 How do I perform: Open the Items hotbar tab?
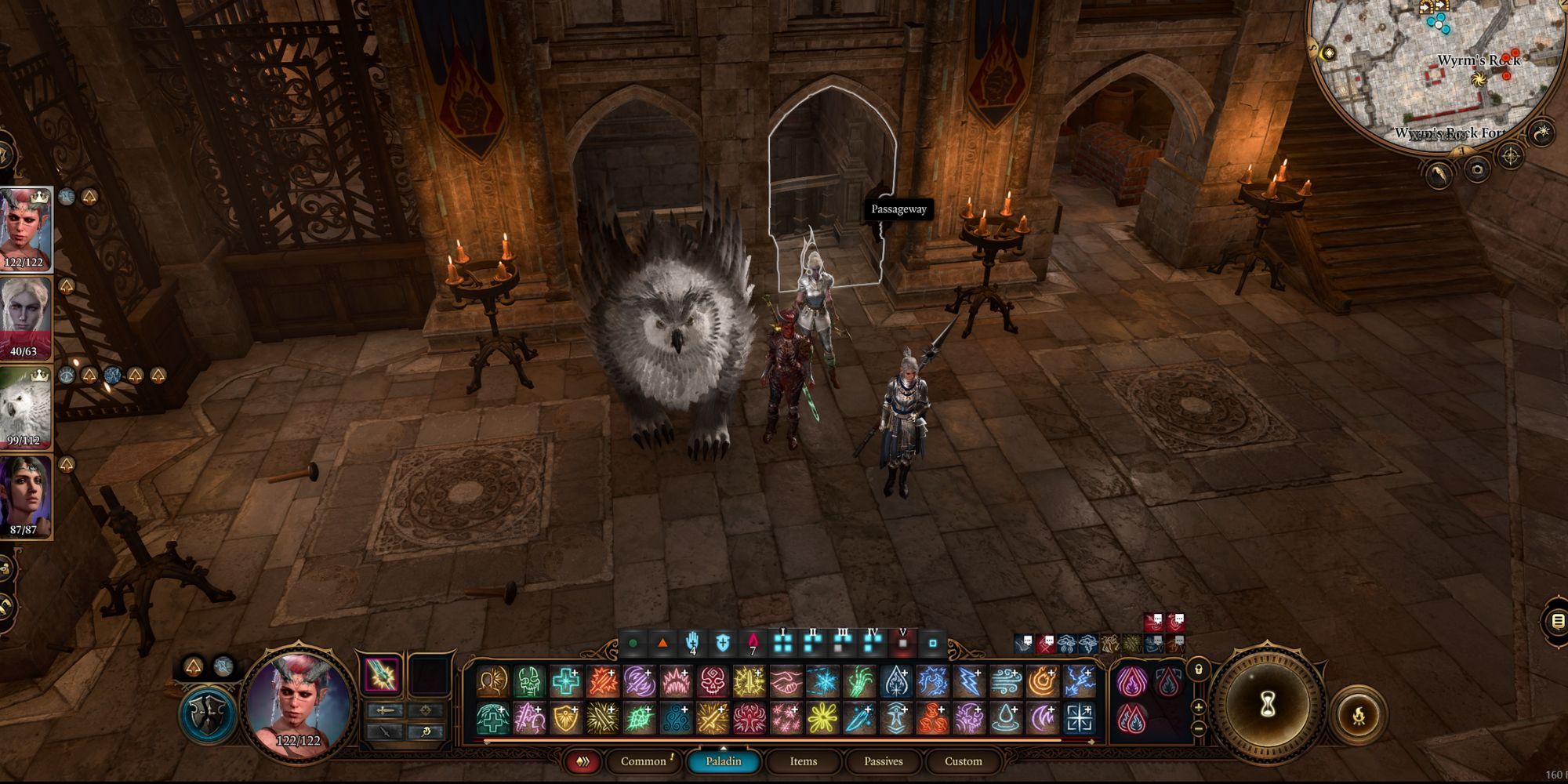(x=803, y=761)
